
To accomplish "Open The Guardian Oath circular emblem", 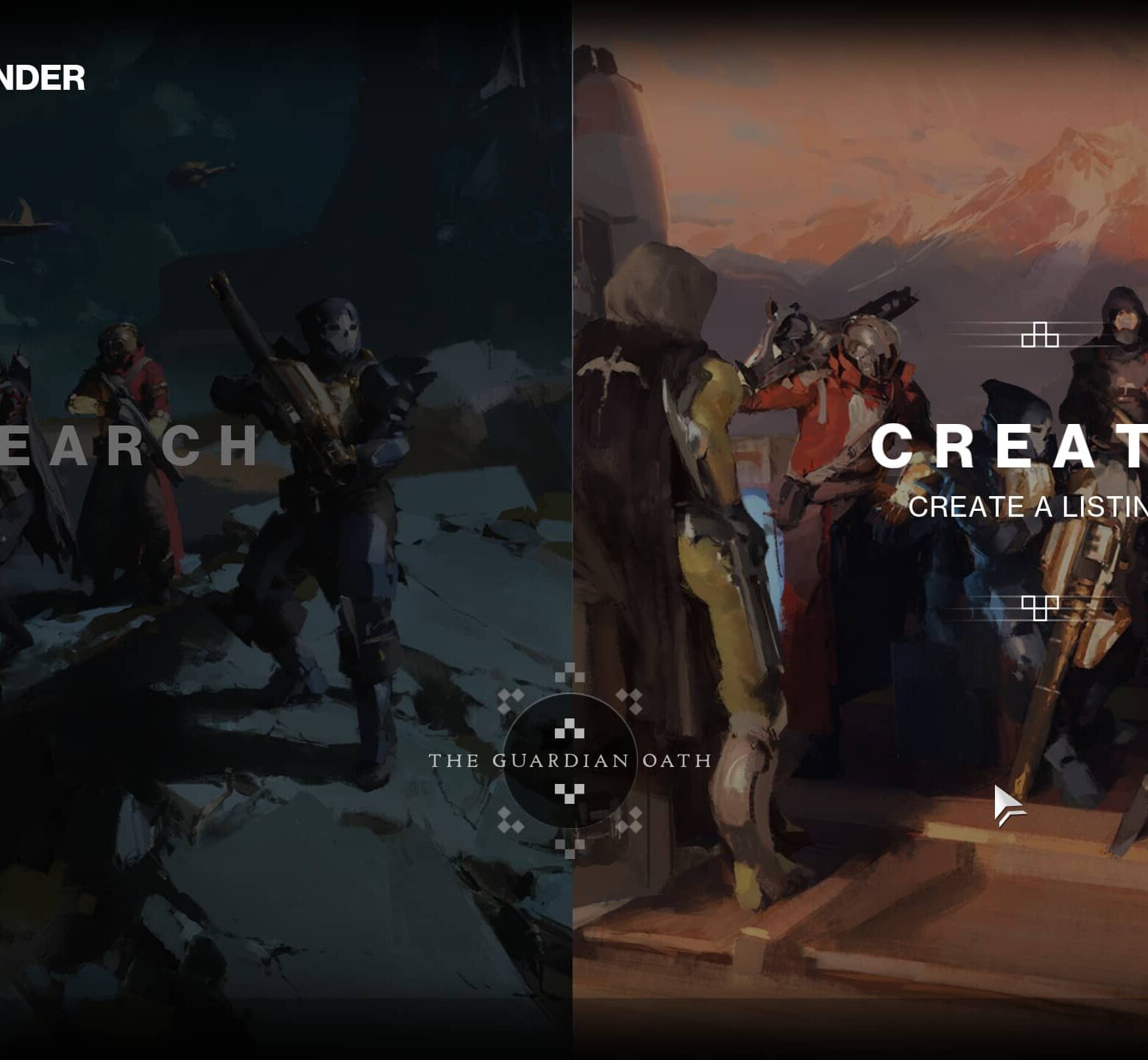I will click(570, 762).
